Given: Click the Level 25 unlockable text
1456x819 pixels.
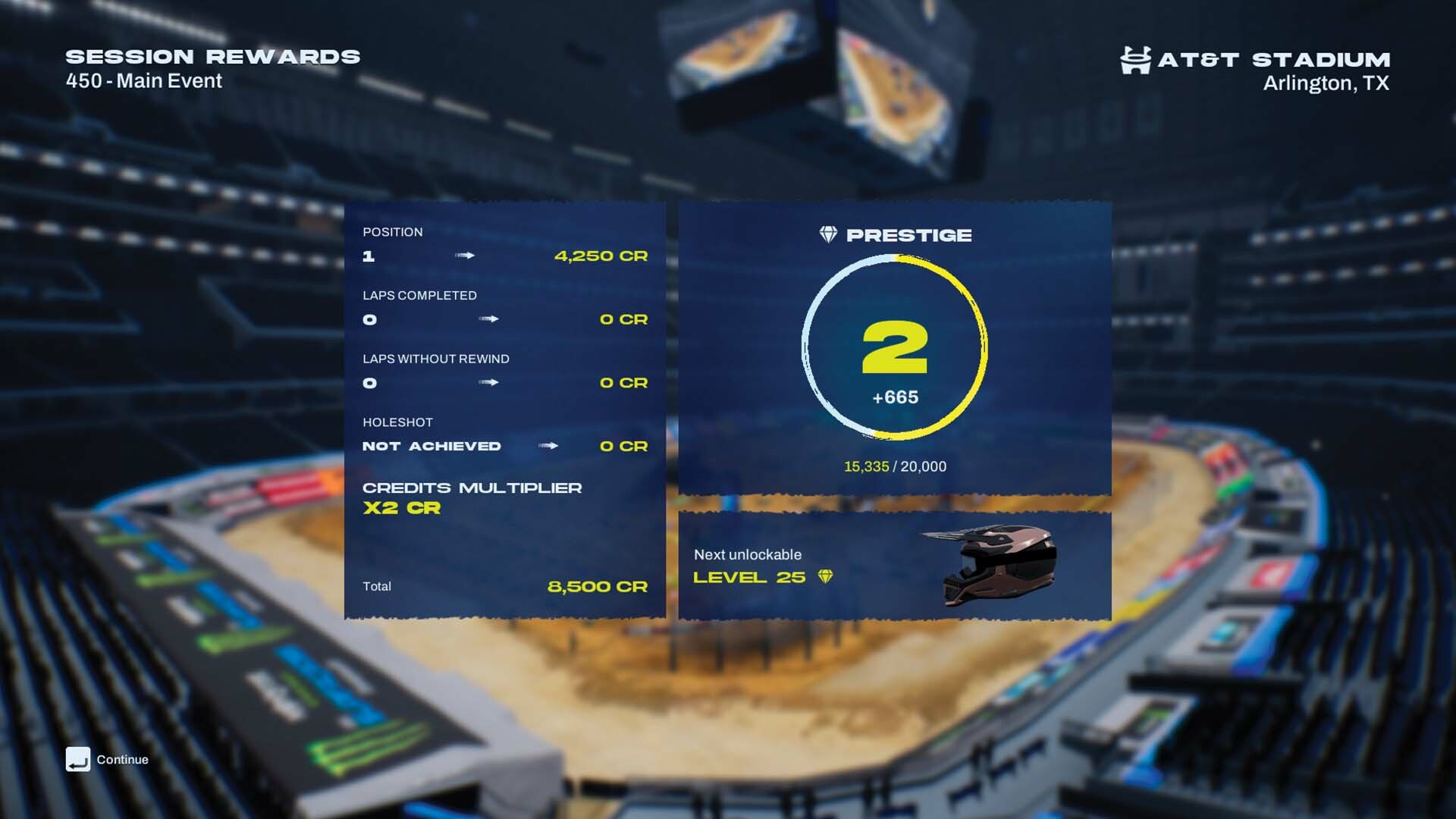Looking at the screenshot, I should pyautogui.click(x=749, y=576).
